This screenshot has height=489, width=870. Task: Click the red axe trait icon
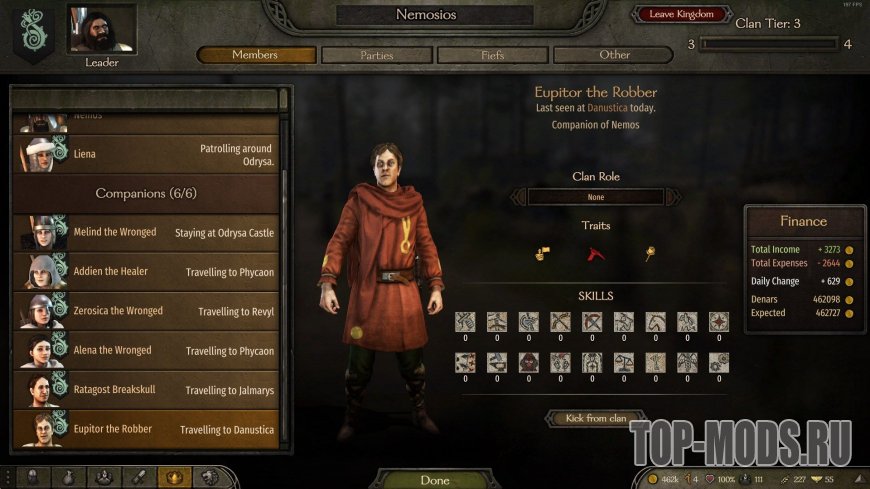tap(596, 254)
